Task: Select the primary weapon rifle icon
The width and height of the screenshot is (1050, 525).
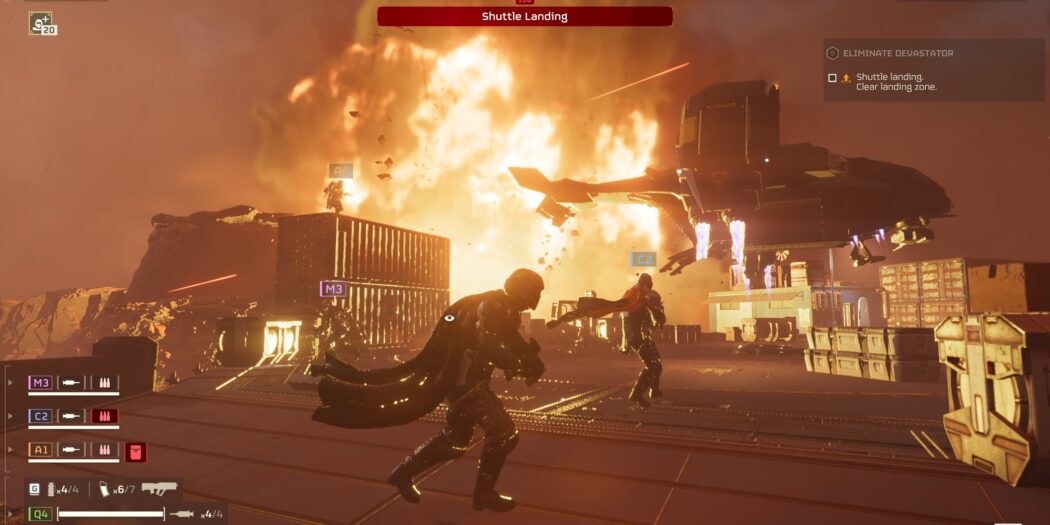Action: pos(159,489)
